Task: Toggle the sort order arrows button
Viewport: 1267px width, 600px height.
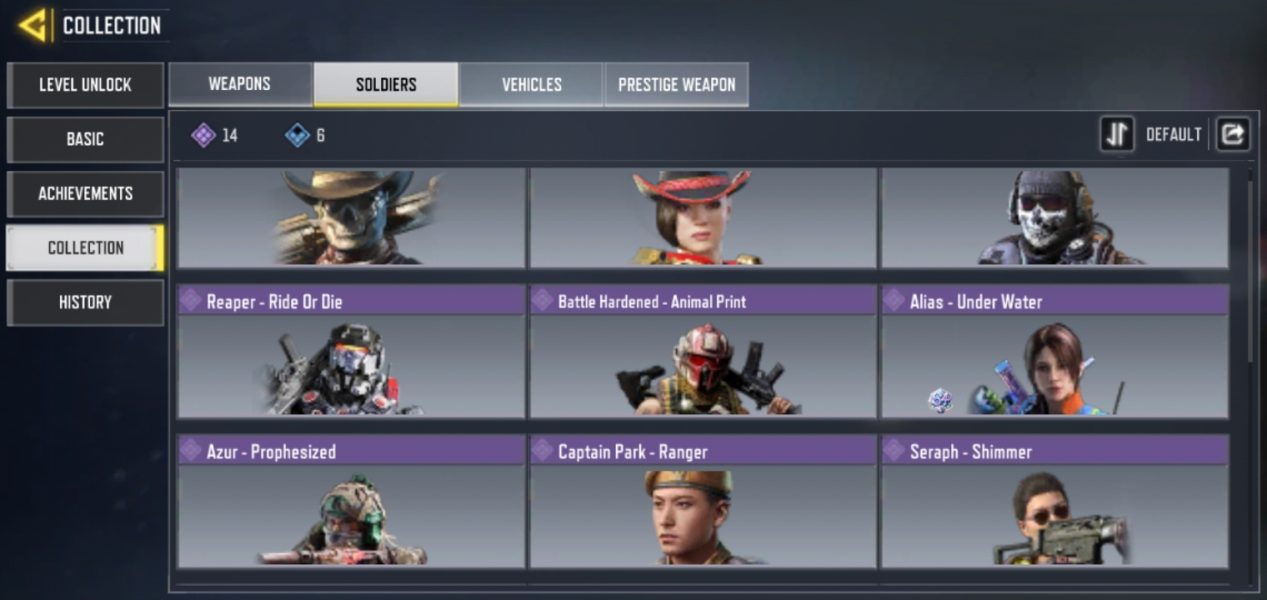Action: [1116, 134]
